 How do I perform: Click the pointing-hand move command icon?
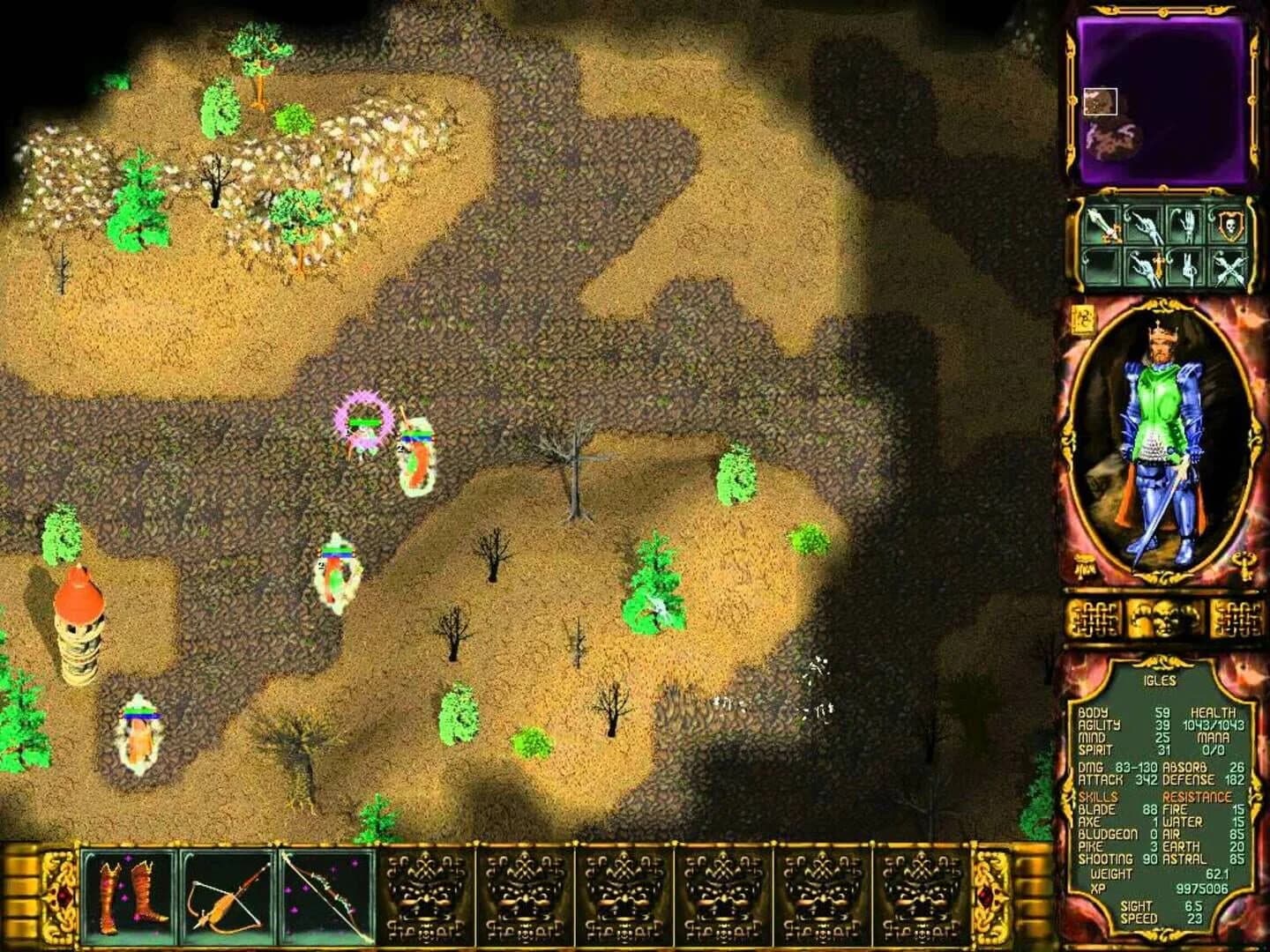(1145, 227)
